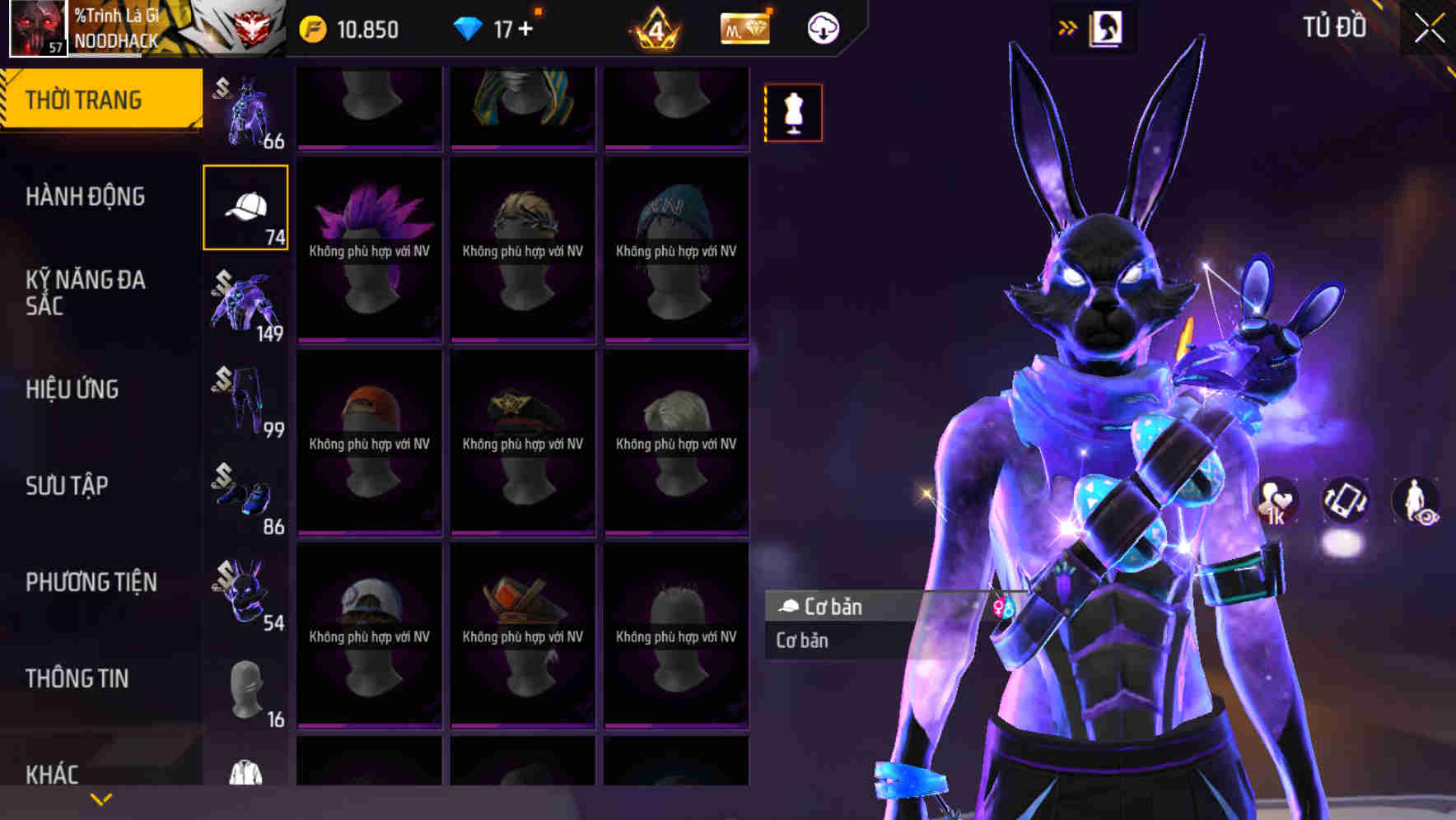Open the profile card icon near TỦ ĐỒ

(x=1108, y=27)
